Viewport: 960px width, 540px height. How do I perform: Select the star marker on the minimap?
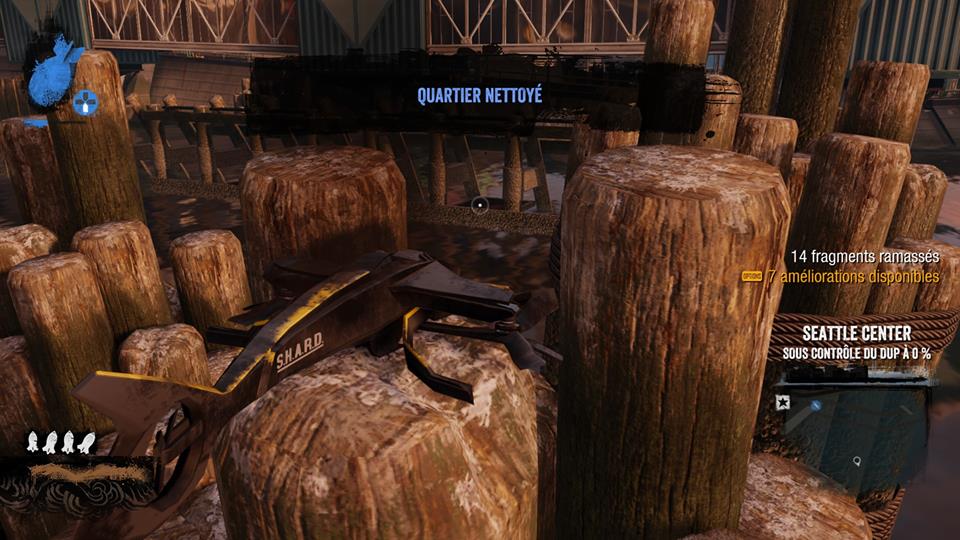782,402
